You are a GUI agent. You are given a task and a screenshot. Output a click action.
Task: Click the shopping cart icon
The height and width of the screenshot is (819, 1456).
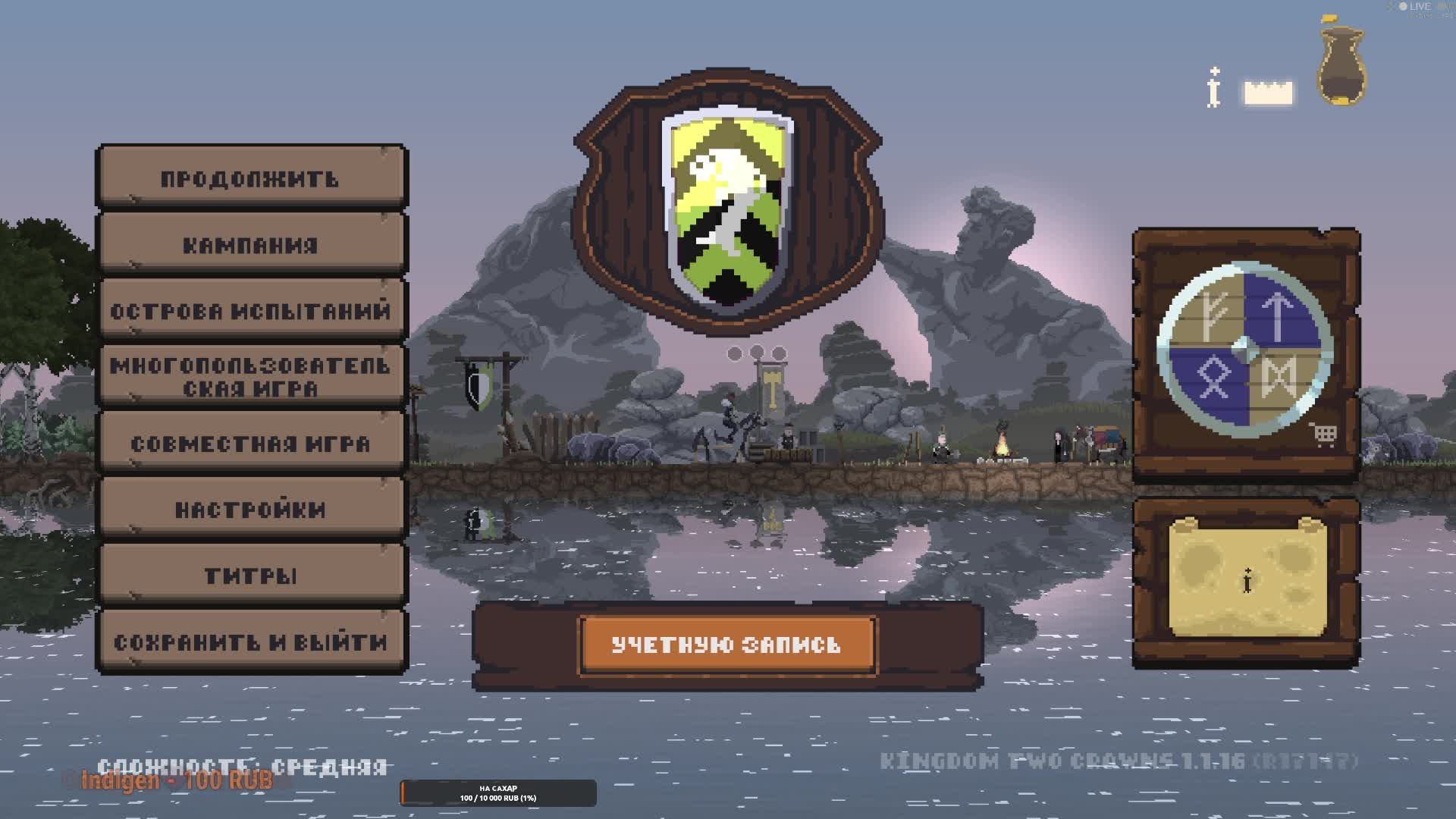(1324, 435)
